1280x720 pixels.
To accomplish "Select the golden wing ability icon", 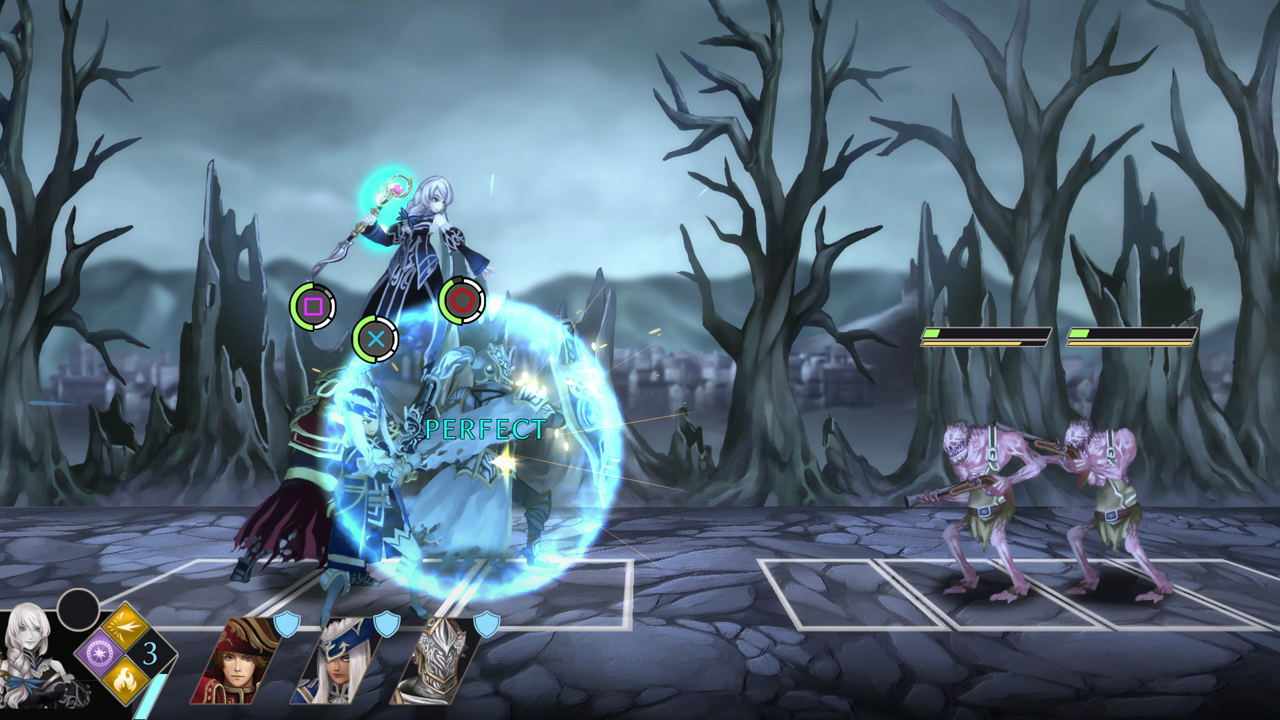I will [x=124, y=624].
